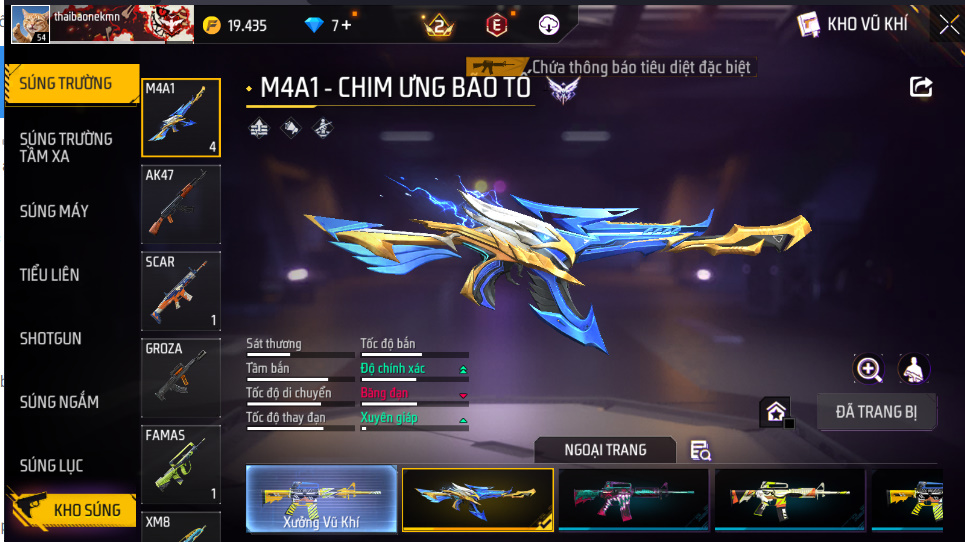Zoom in with the magnifier icon

[x=868, y=369]
